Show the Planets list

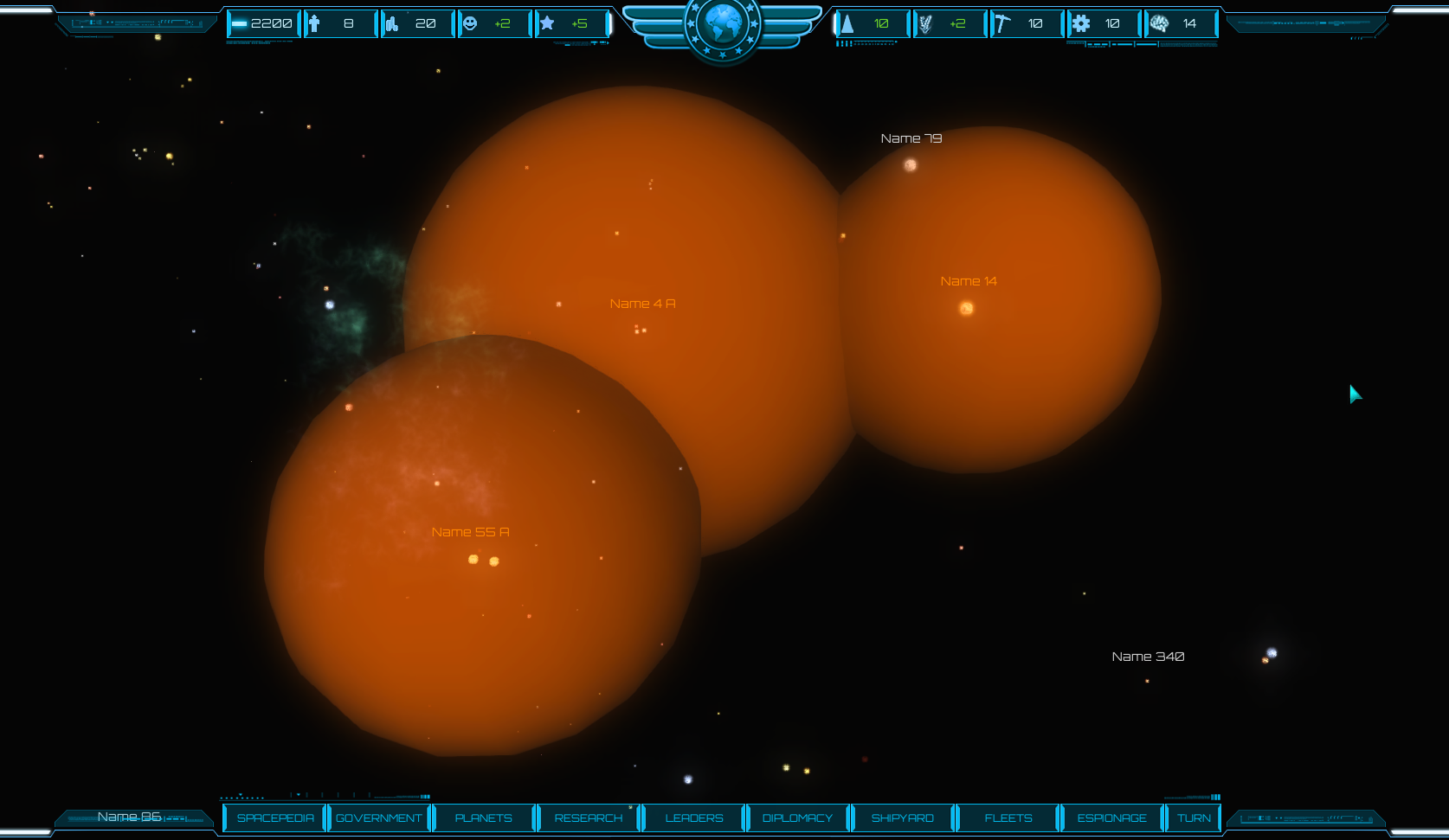tap(483, 818)
